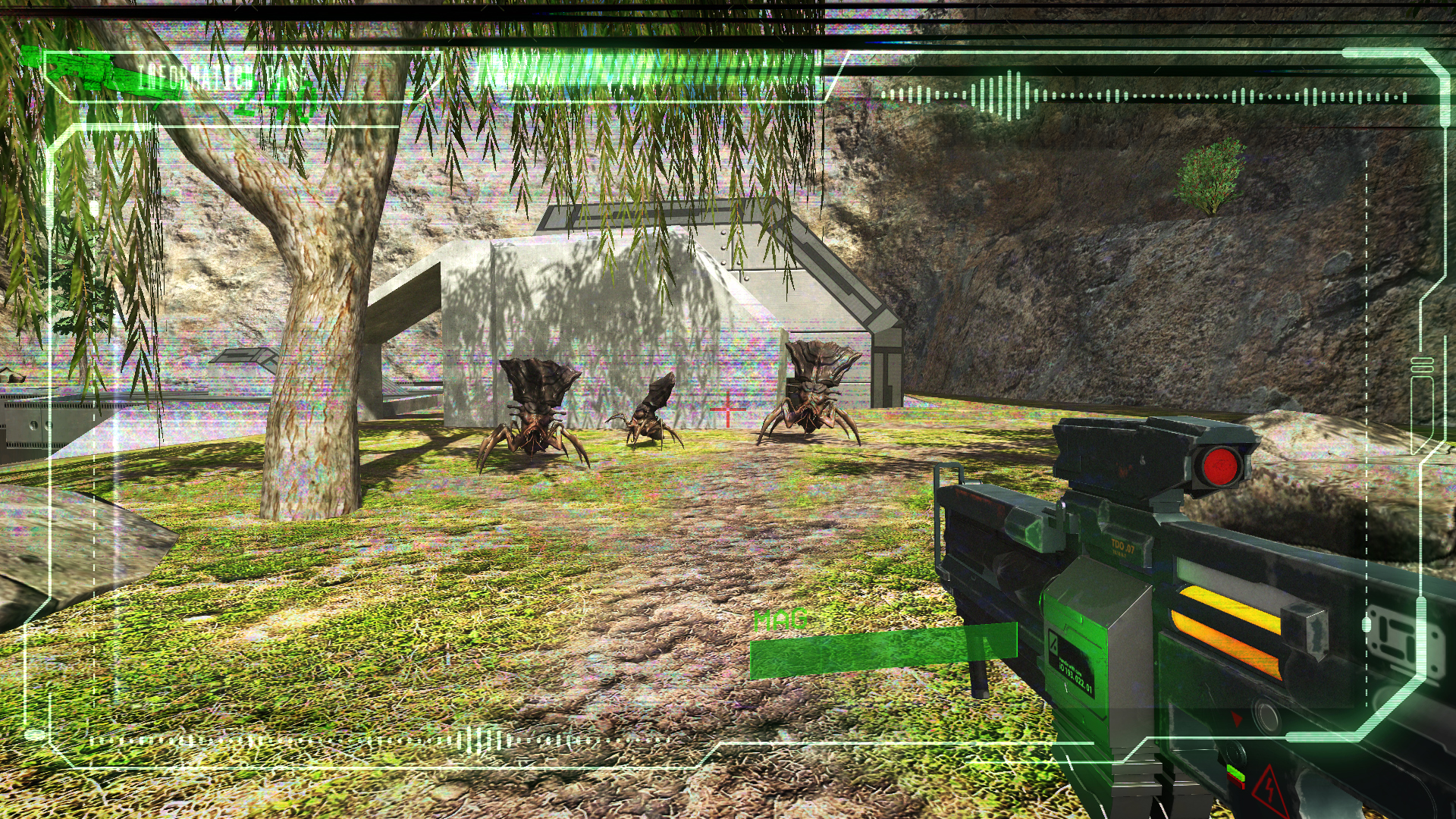The height and width of the screenshot is (819, 1456).
Task: Open the stacked bracket indicator on the right HUD edge
Action: [1422, 364]
